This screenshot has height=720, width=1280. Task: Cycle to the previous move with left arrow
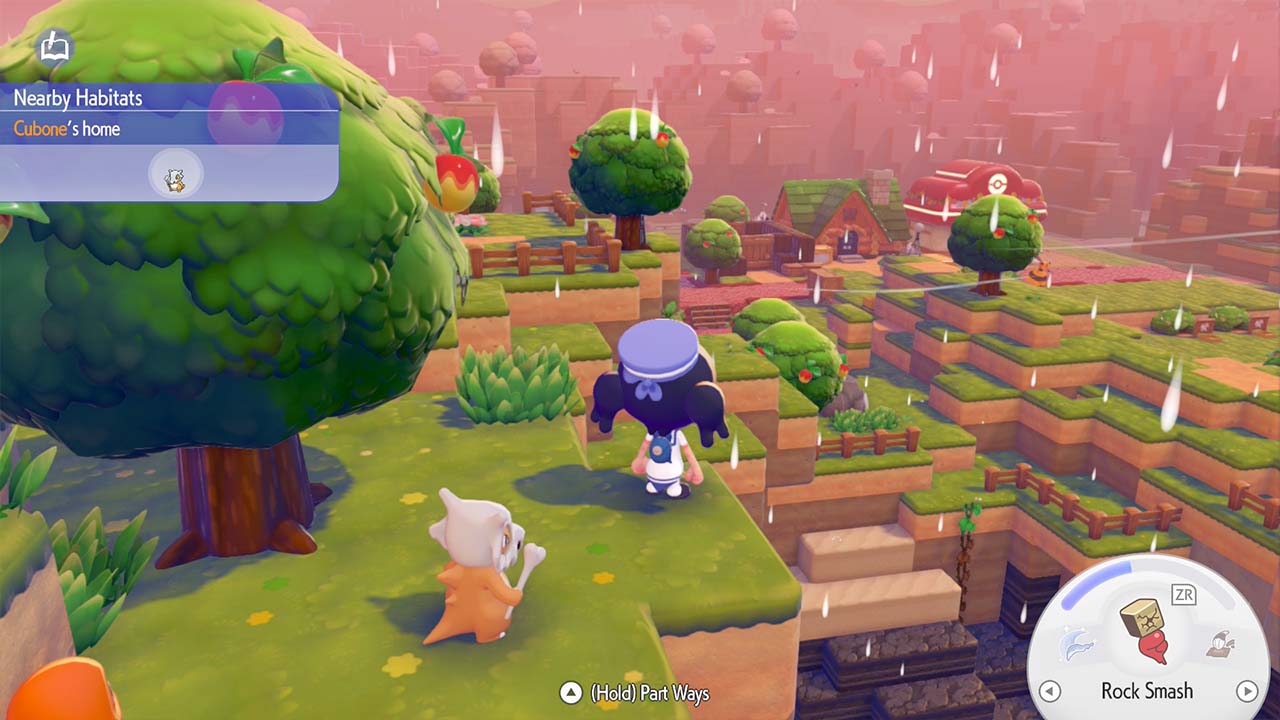(x=1049, y=691)
